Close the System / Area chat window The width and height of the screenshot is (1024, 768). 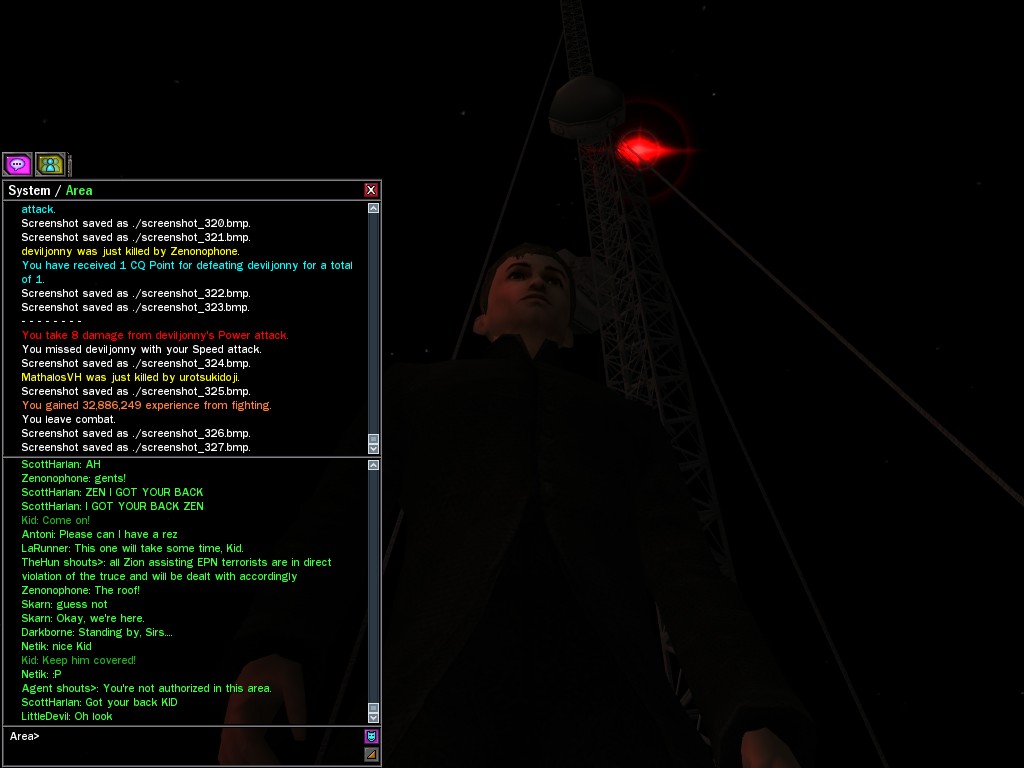[x=371, y=190]
